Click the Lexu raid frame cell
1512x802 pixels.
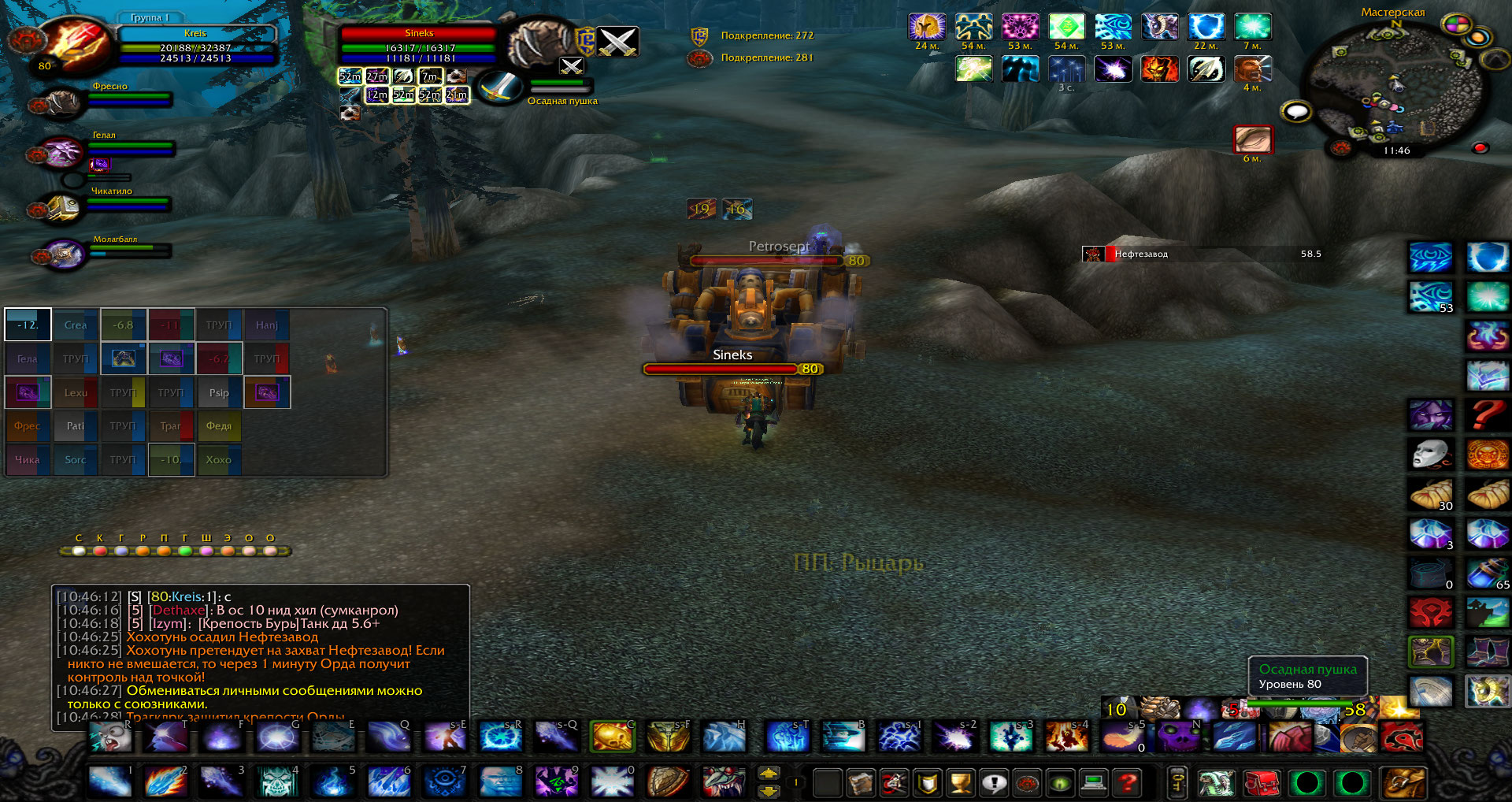[76, 392]
